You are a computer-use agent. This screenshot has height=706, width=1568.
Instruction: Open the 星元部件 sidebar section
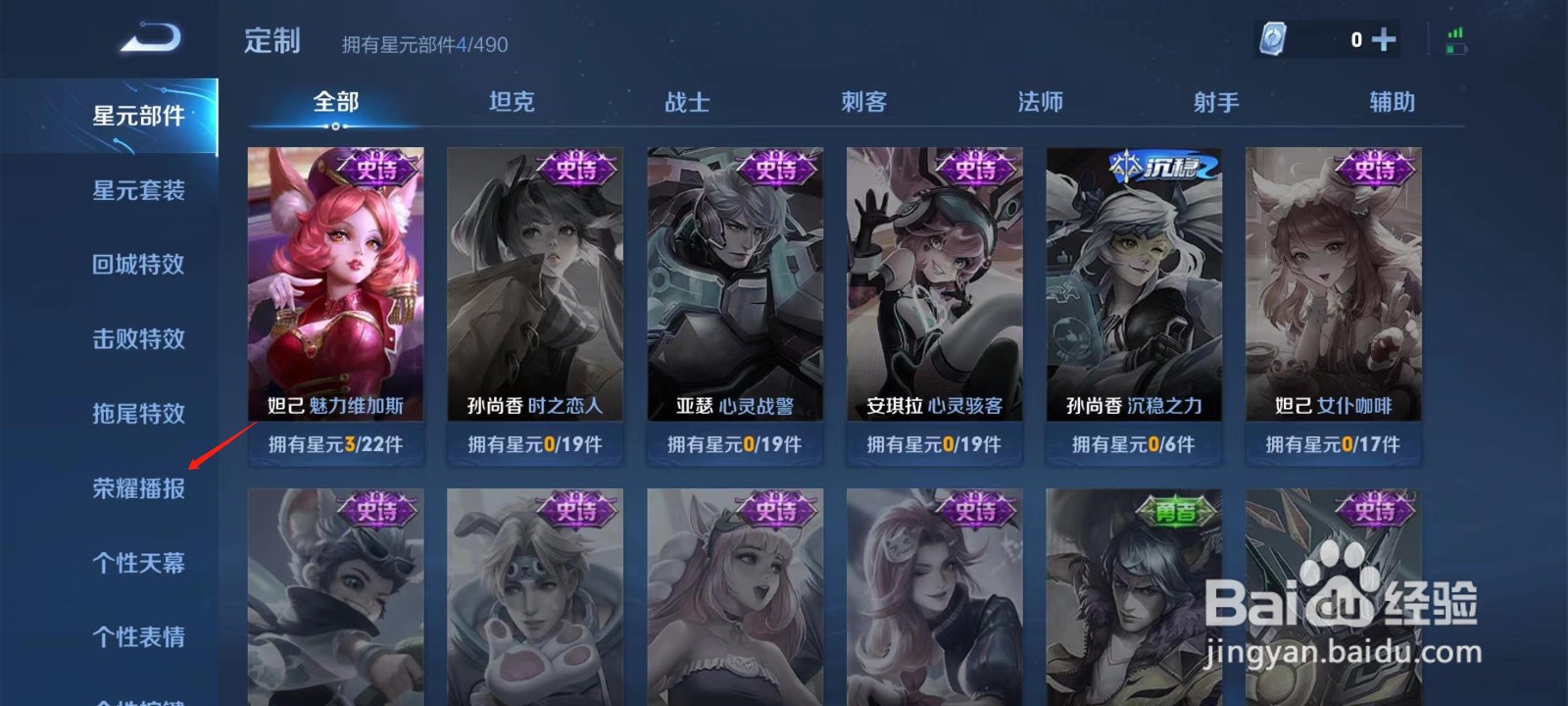coord(137,115)
